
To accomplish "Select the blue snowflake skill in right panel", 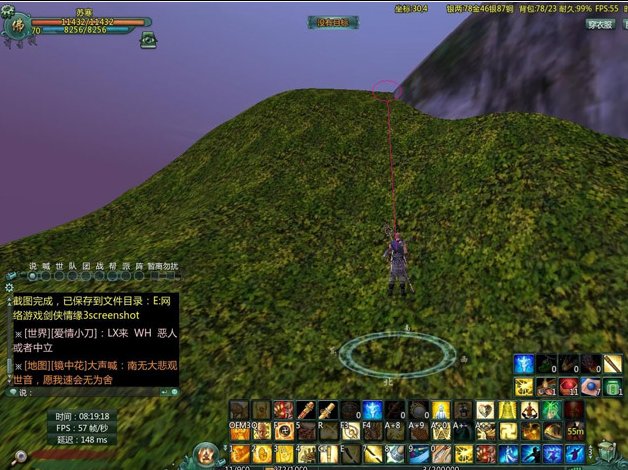I will [x=524, y=364].
